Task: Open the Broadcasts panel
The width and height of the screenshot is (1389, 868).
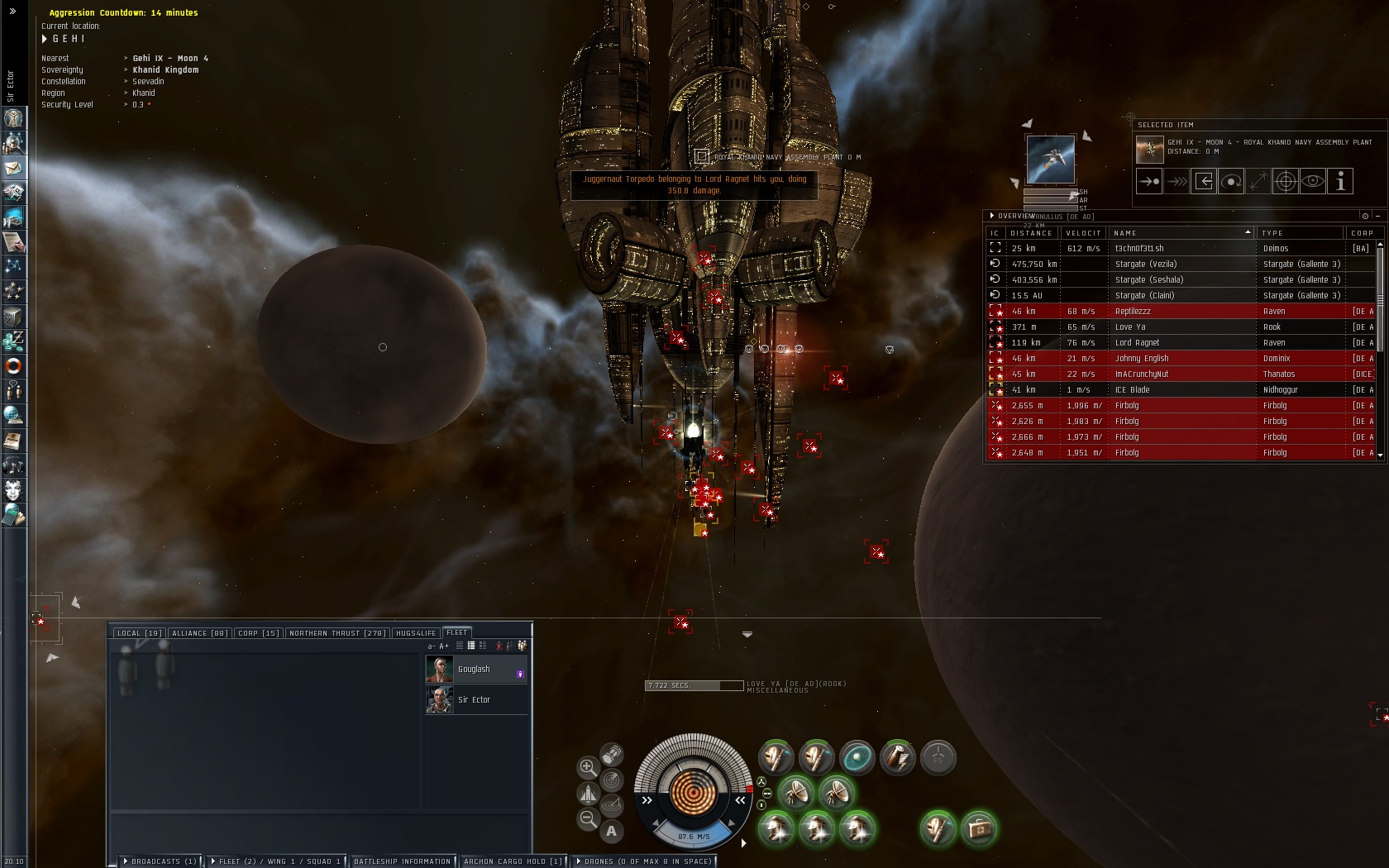Action: [160, 861]
